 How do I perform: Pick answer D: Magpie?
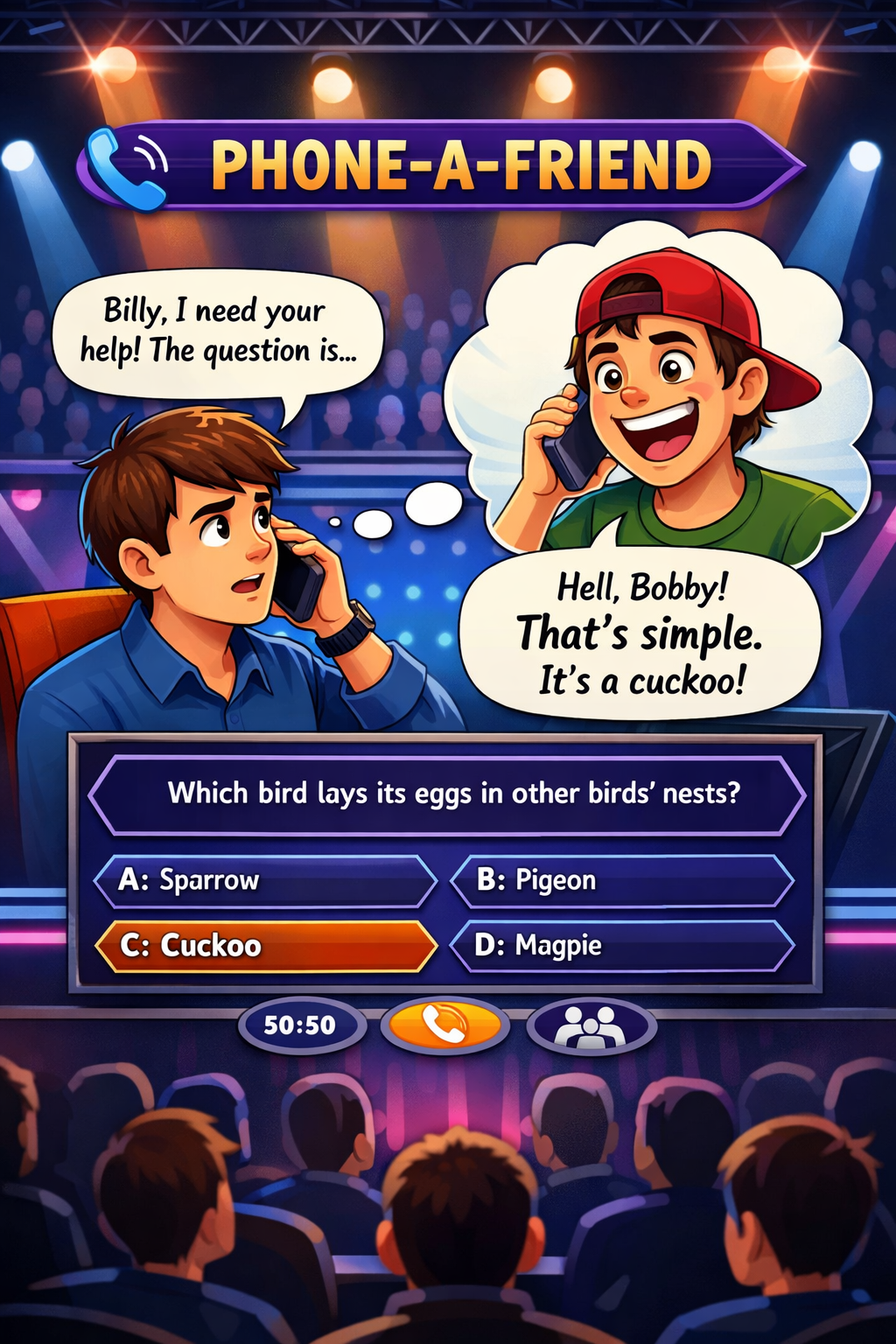coord(621,946)
